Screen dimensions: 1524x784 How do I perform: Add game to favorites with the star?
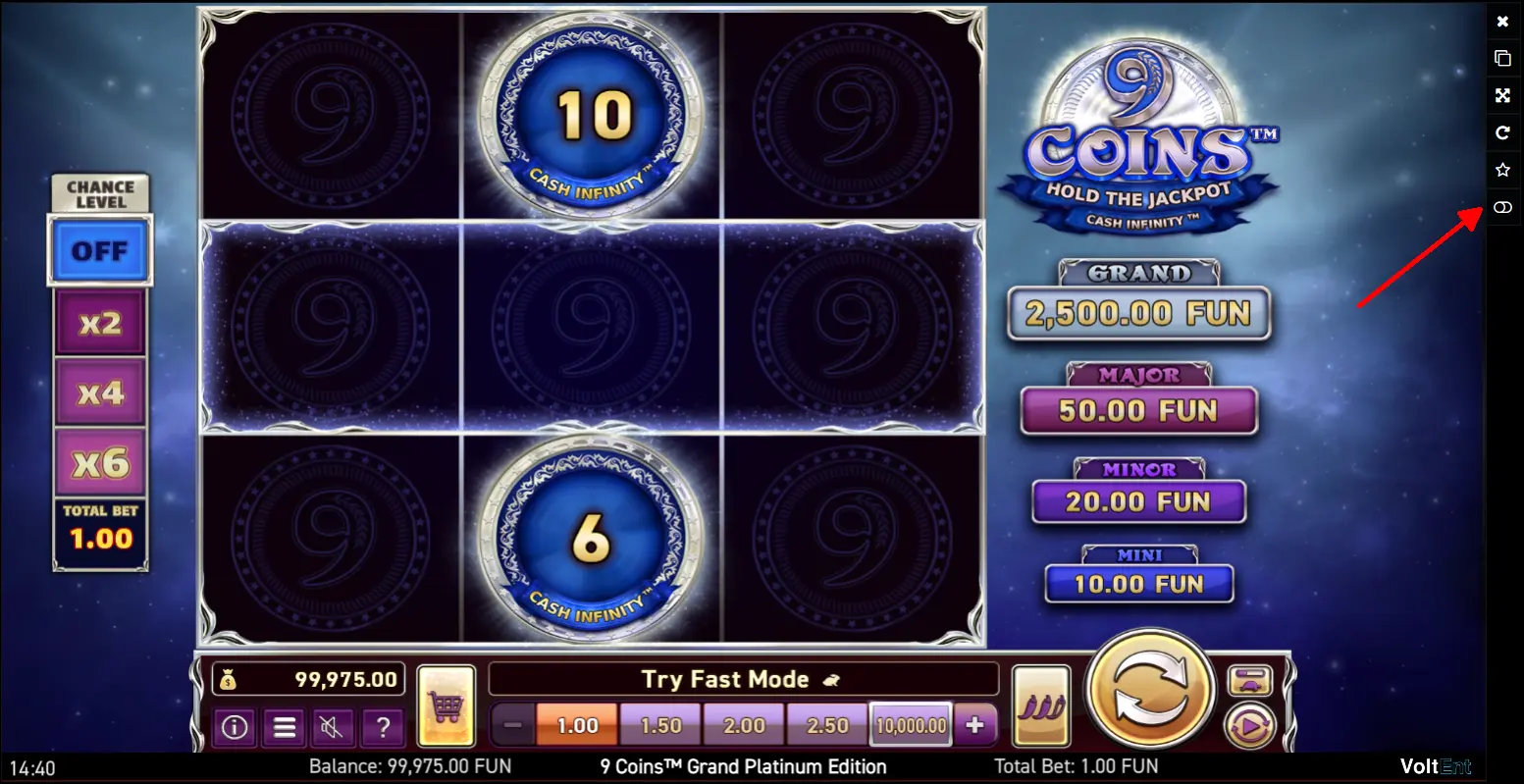tap(1502, 170)
